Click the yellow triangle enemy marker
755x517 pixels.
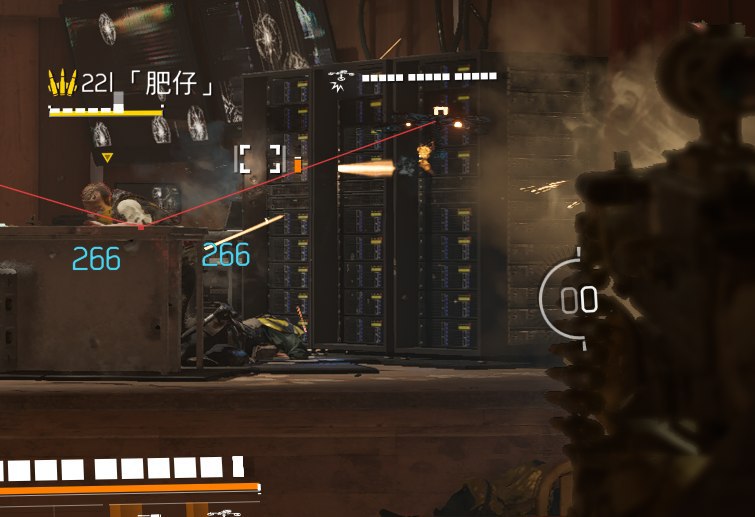click(107, 157)
